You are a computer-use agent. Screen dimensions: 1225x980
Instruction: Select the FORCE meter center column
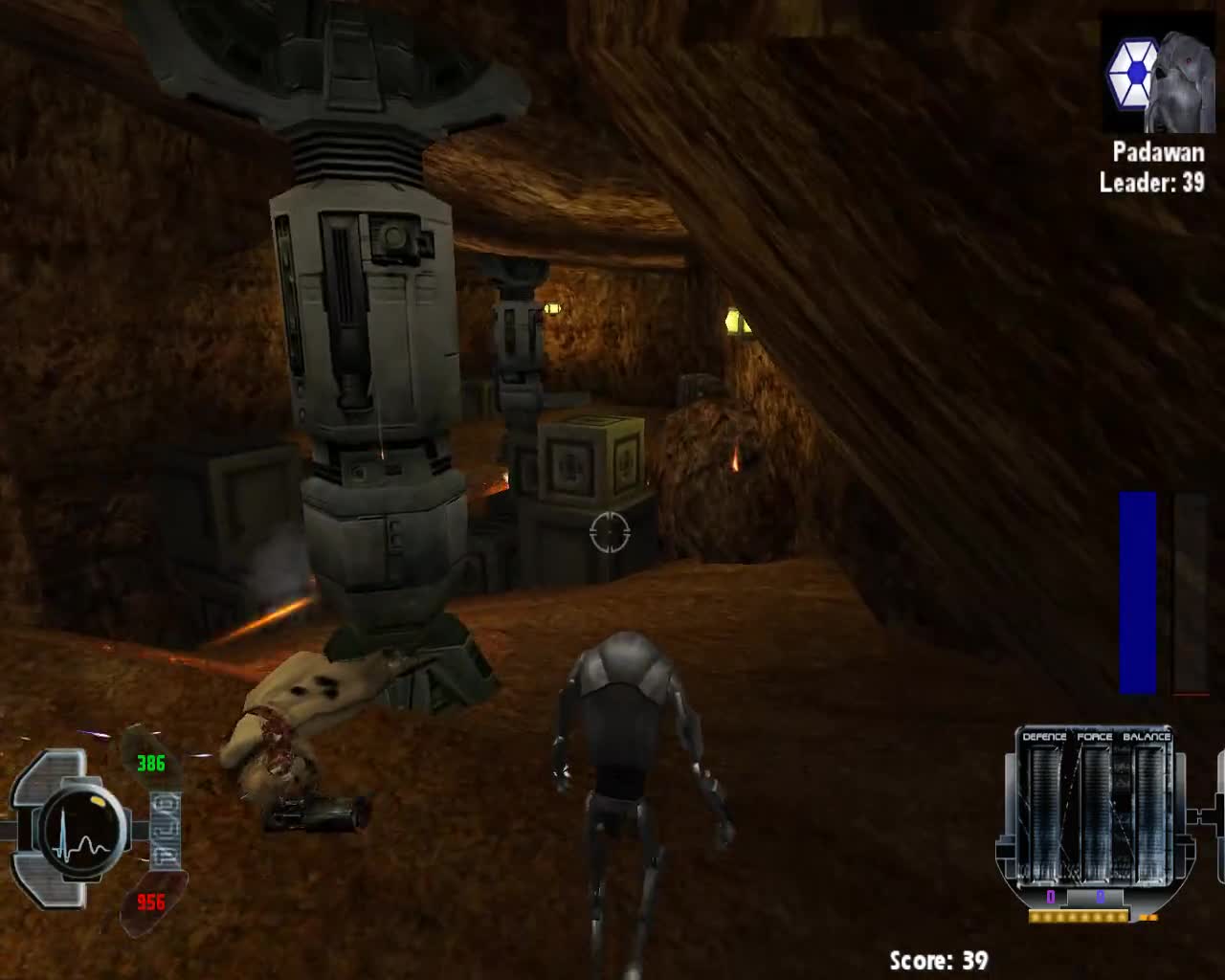tap(1098, 812)
